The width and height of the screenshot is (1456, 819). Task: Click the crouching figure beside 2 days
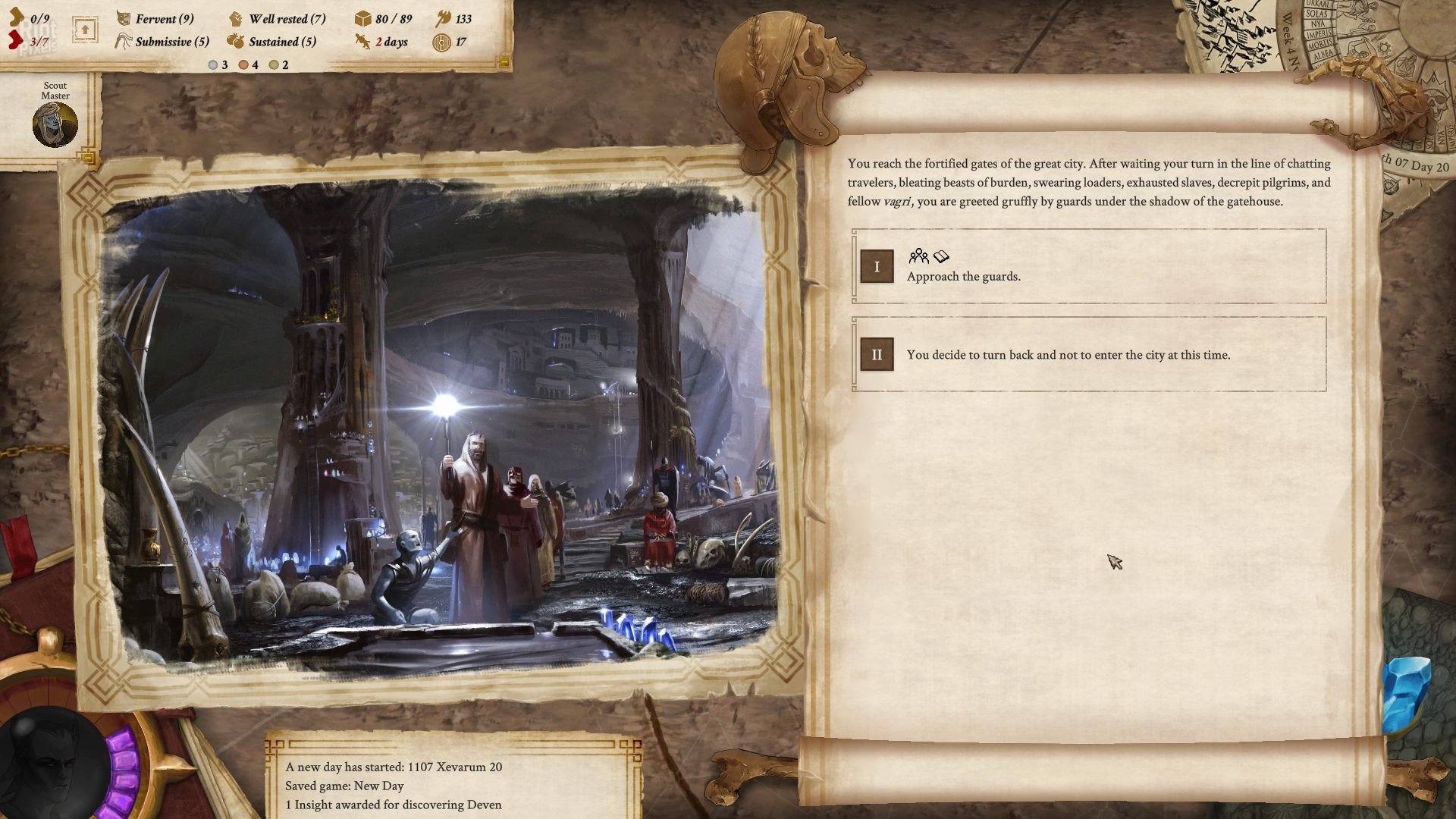[364, 42]
